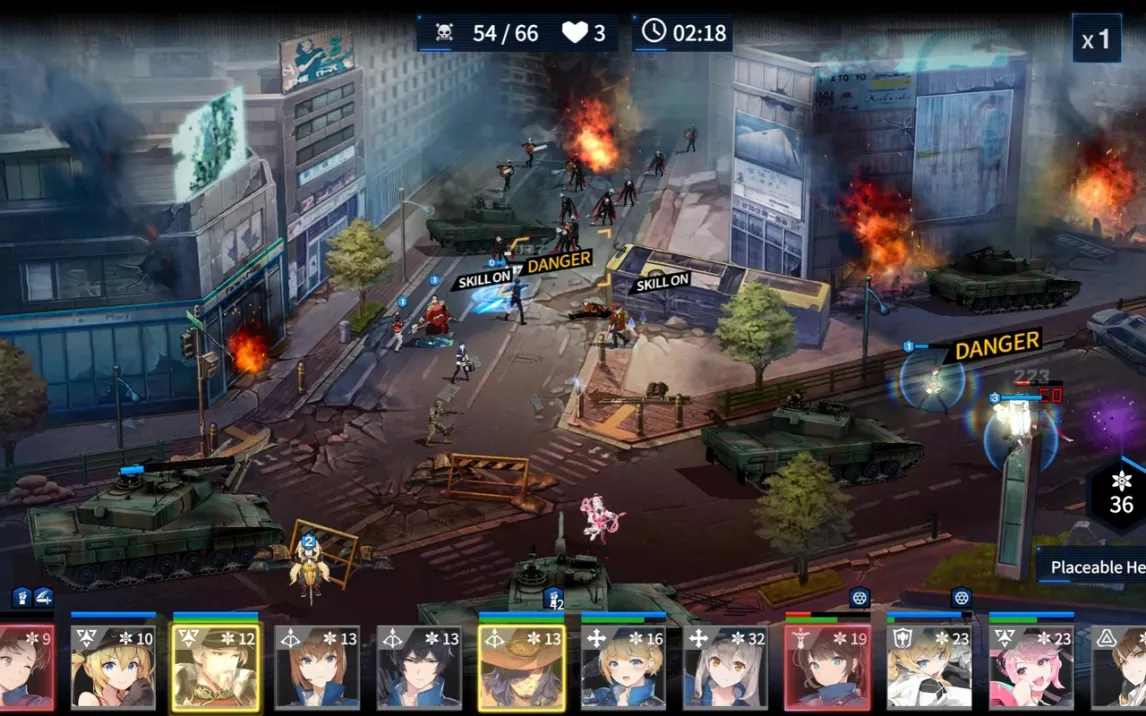Pick the brown-haired archer card costing 13

317,667
